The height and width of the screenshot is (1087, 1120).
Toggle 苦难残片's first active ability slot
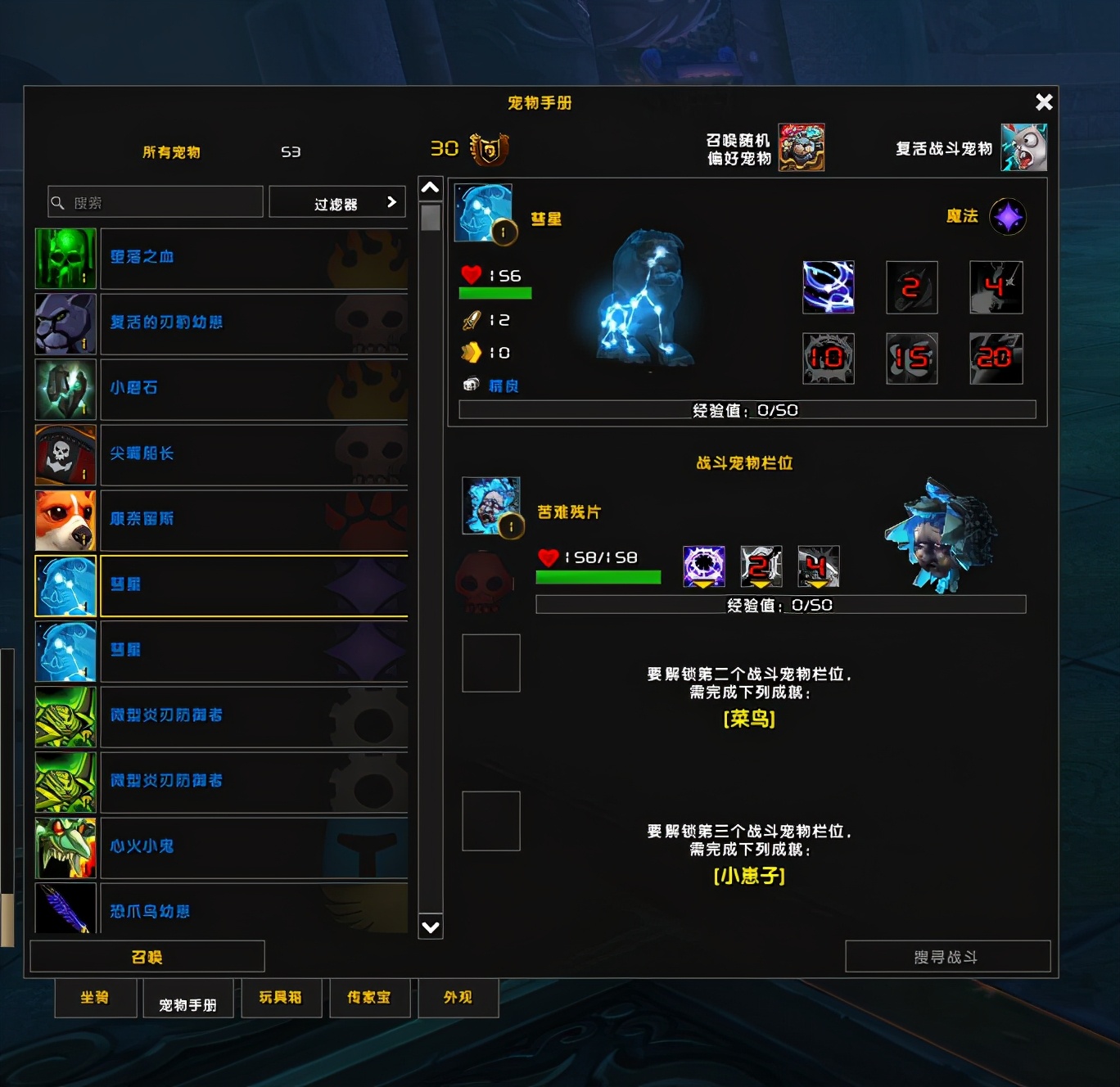pos(703,566)
